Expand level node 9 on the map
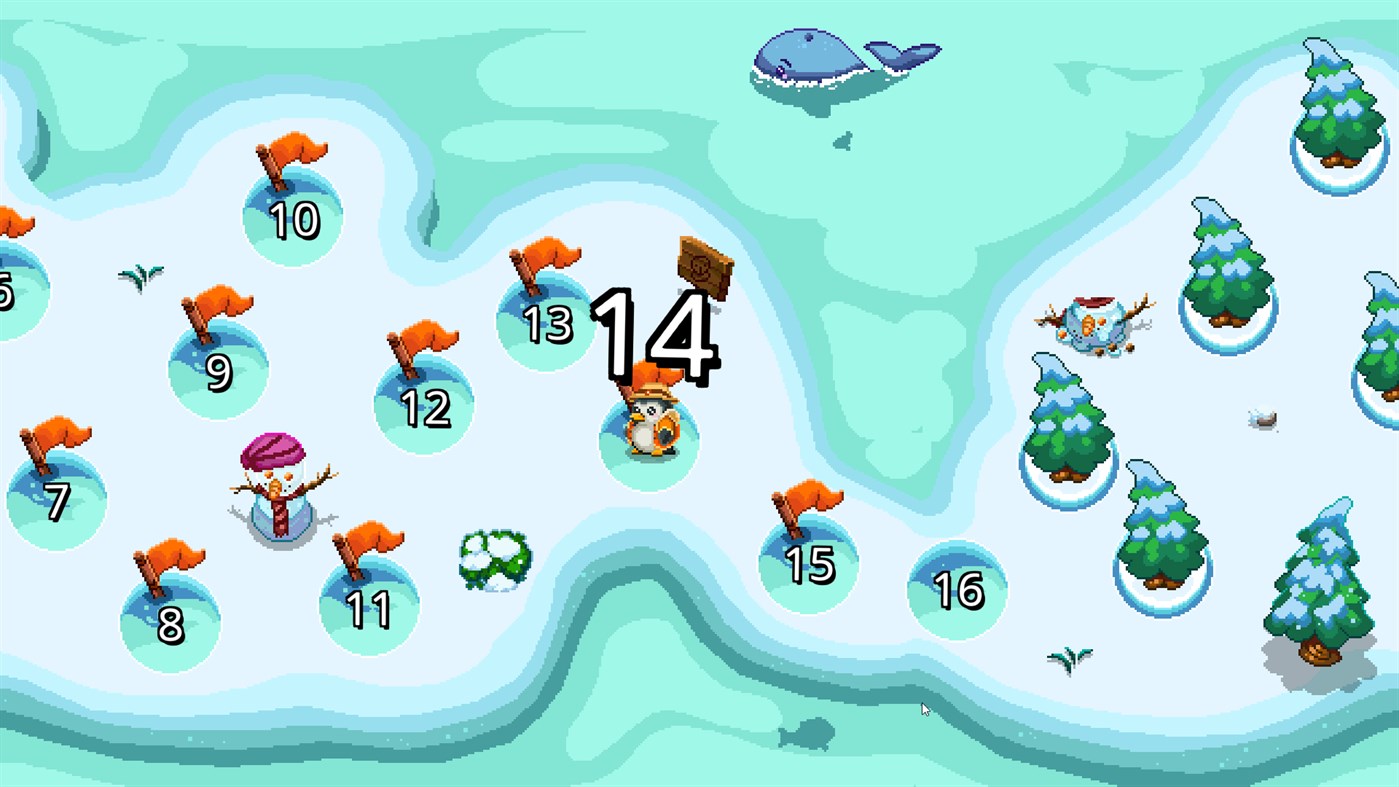Viewport: 1399px width, 787px height. pos(218,370)
